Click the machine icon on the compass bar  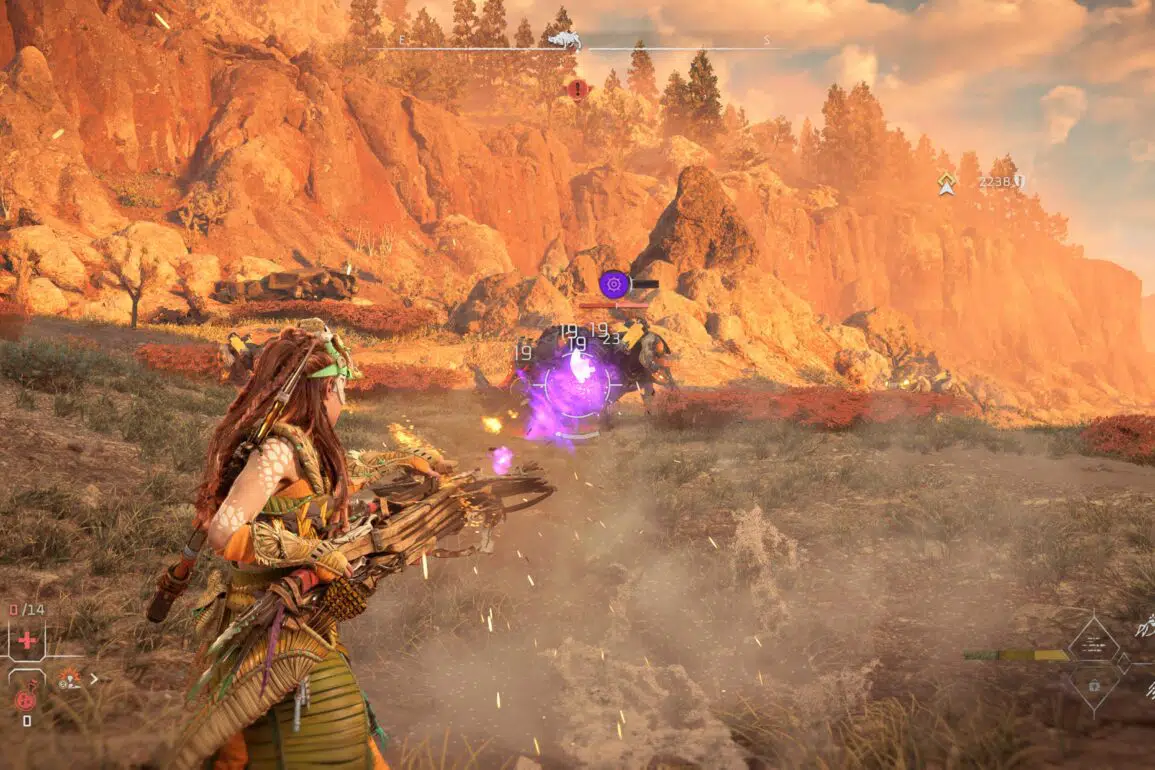[563, 40]
